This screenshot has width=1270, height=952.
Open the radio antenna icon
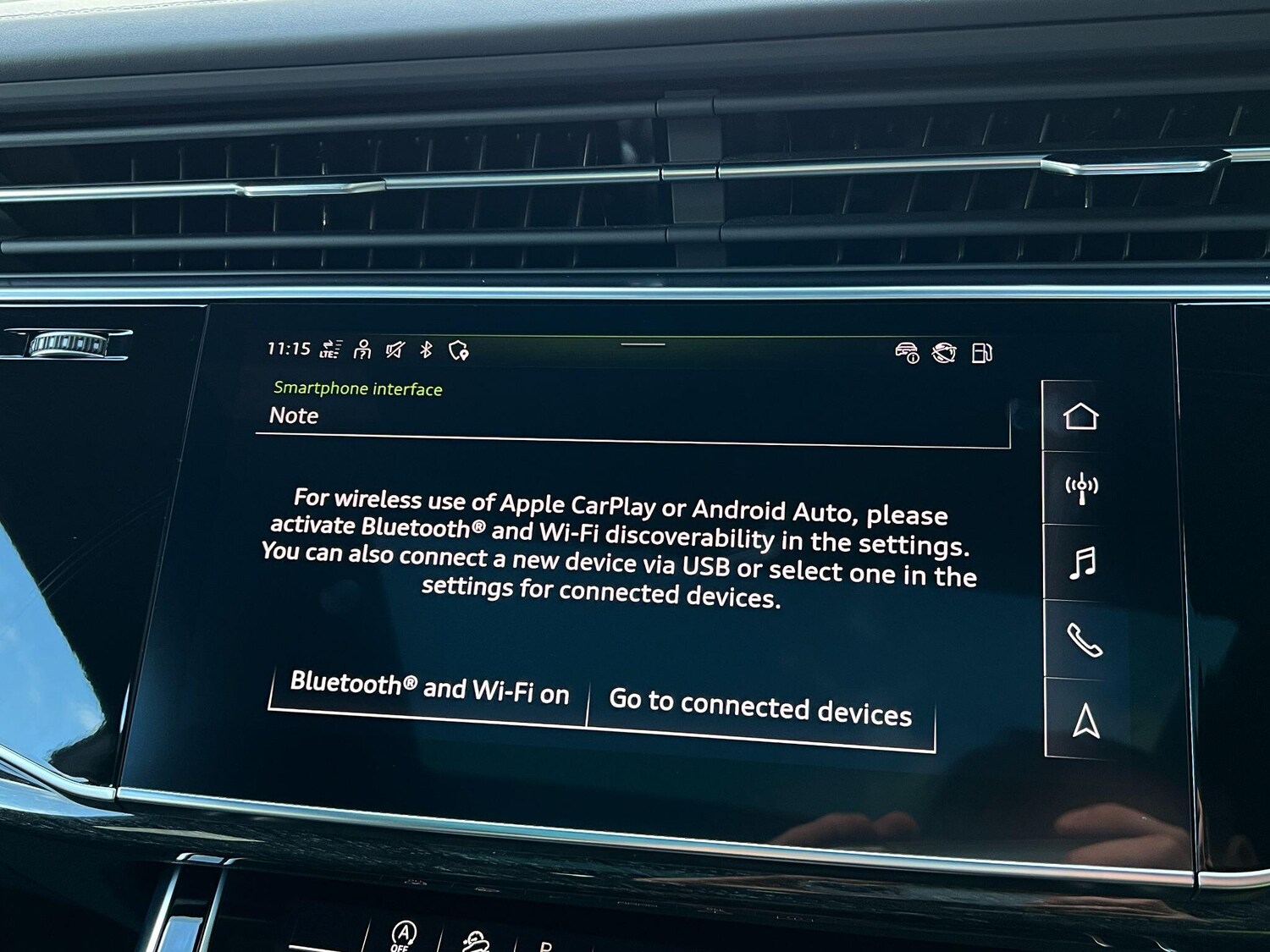tap(1082, 488)
